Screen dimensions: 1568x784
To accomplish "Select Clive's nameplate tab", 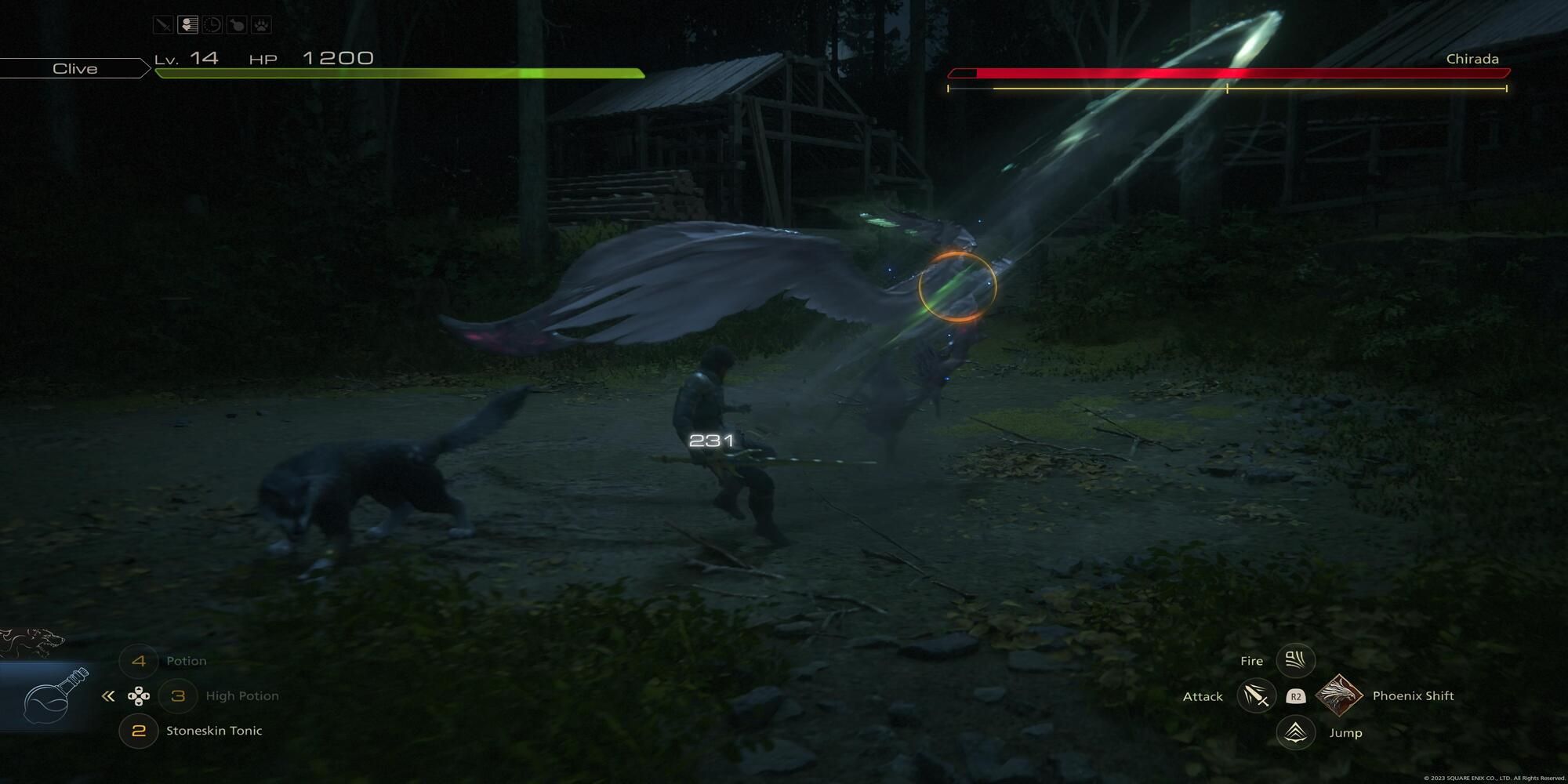I will [74, 68].
